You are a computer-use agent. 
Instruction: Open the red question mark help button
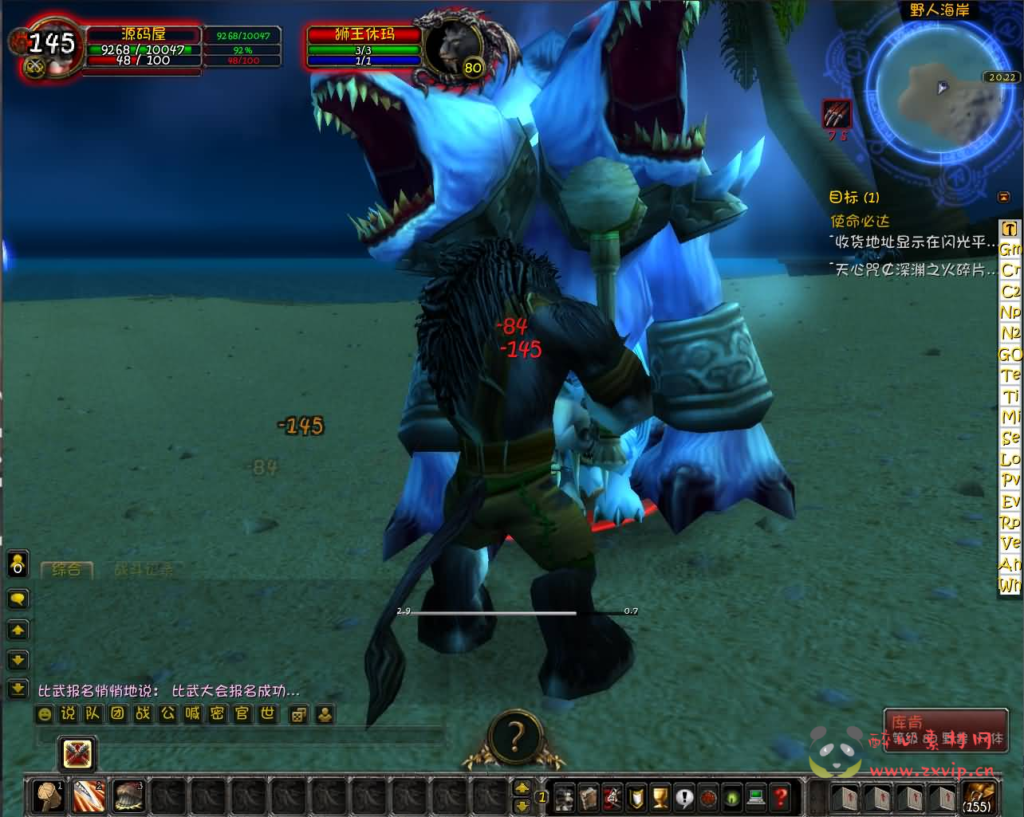pos(781,797)
